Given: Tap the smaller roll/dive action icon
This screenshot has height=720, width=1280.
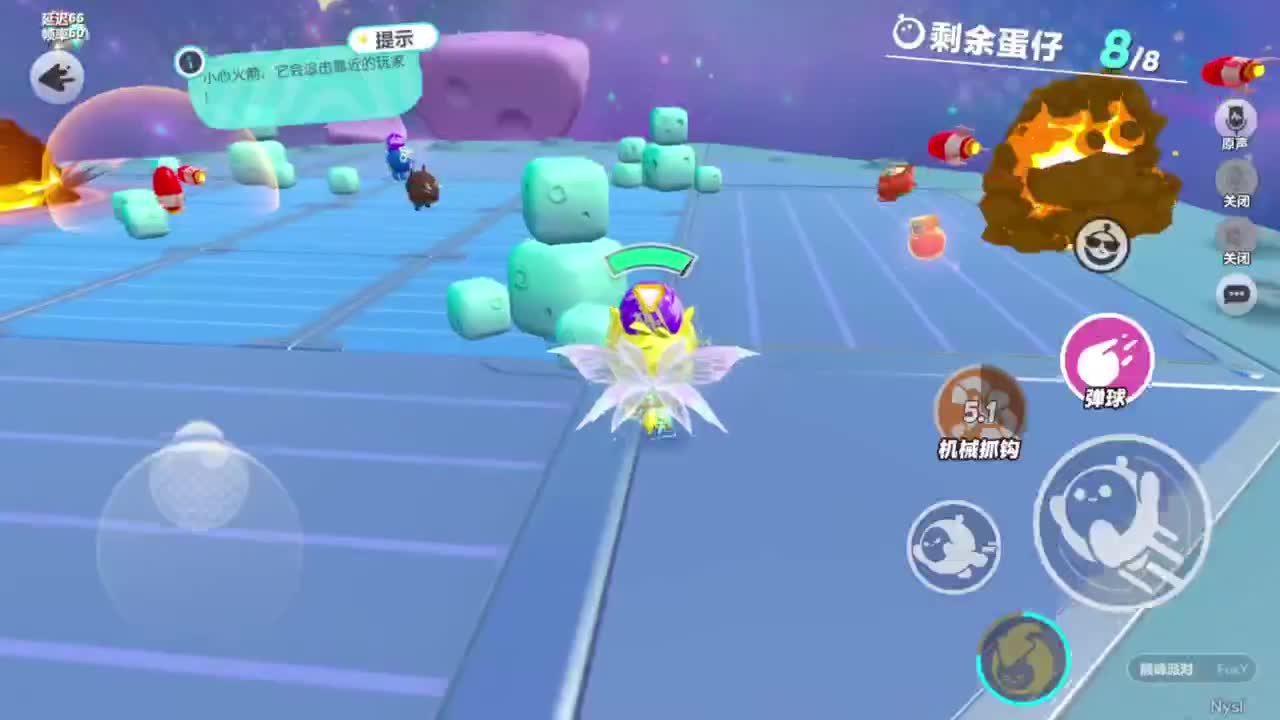Looking at the screenshot, I should click(x=953, y=545).
